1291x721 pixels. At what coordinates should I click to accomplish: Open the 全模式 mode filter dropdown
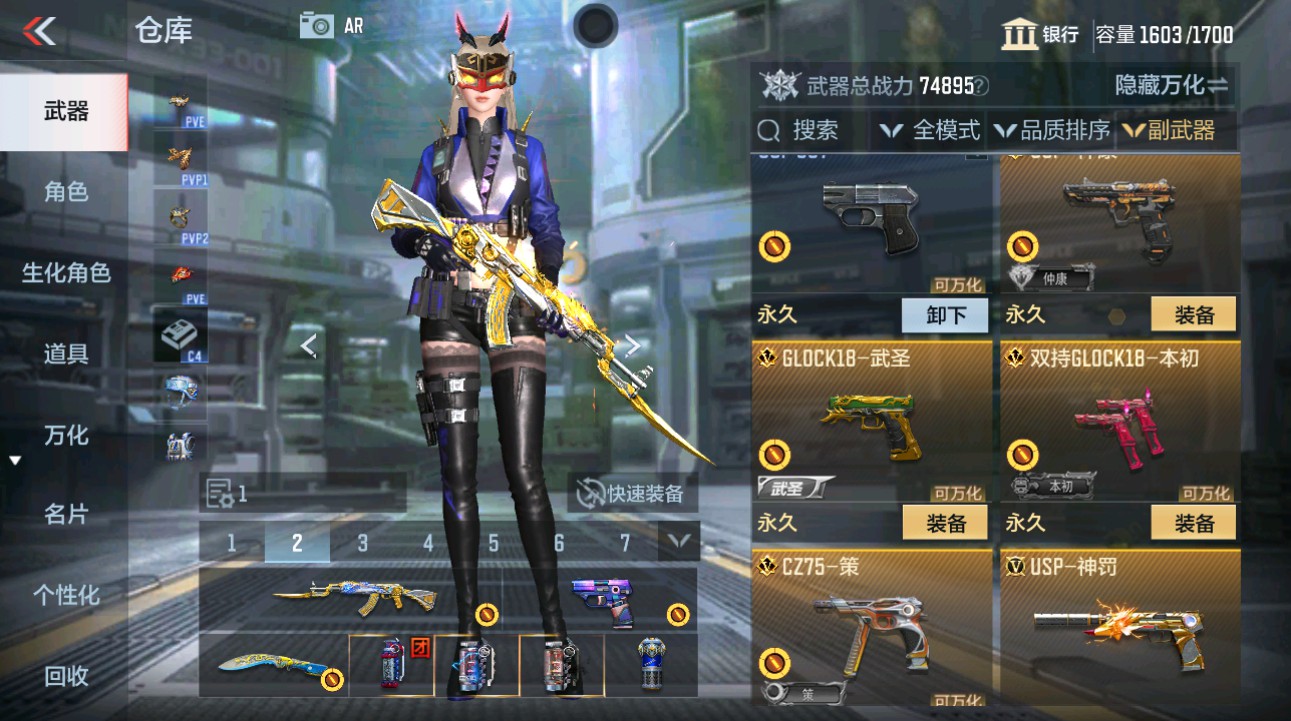tap(936, 130)
